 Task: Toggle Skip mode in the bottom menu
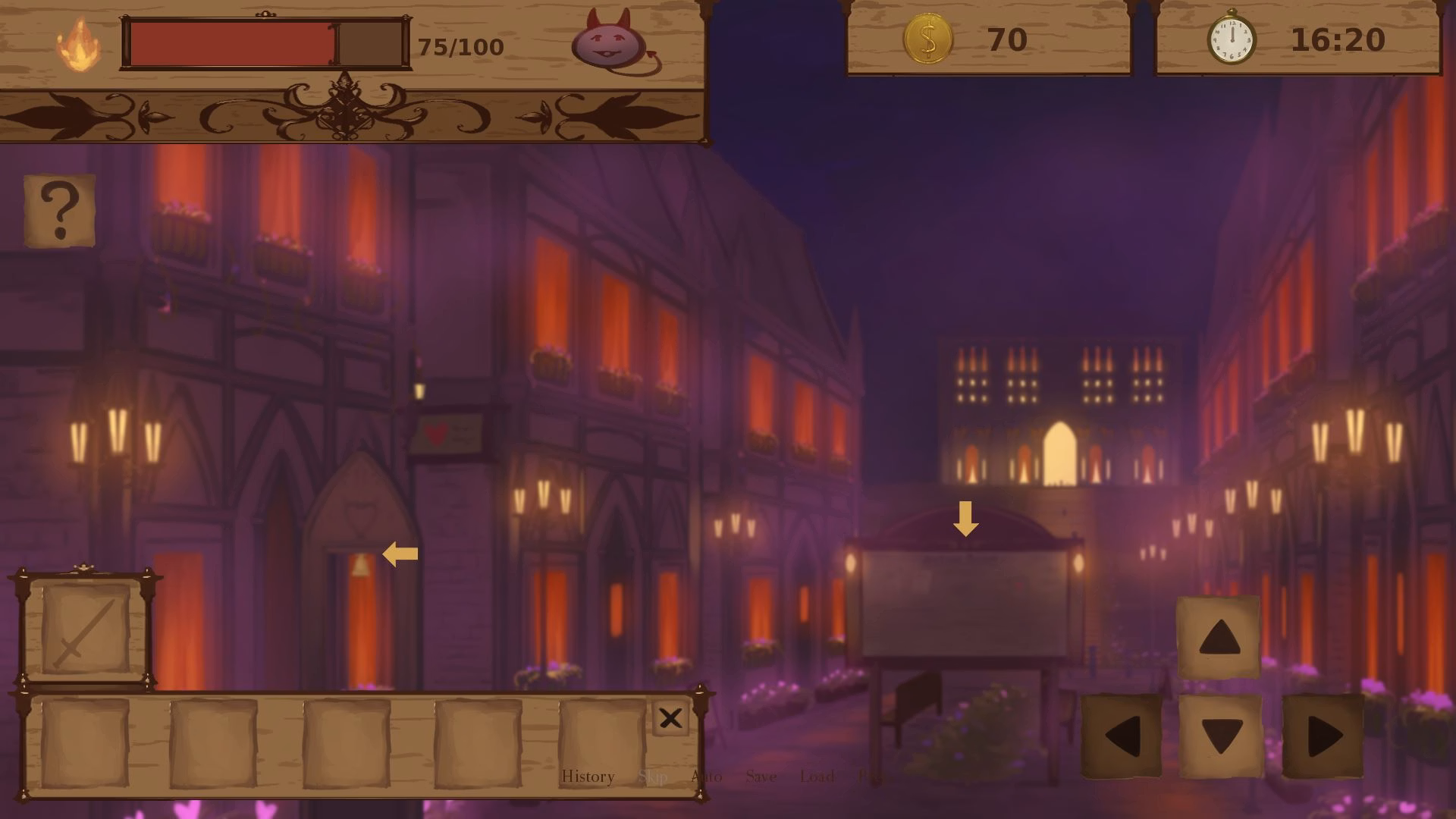click(654, 777)
